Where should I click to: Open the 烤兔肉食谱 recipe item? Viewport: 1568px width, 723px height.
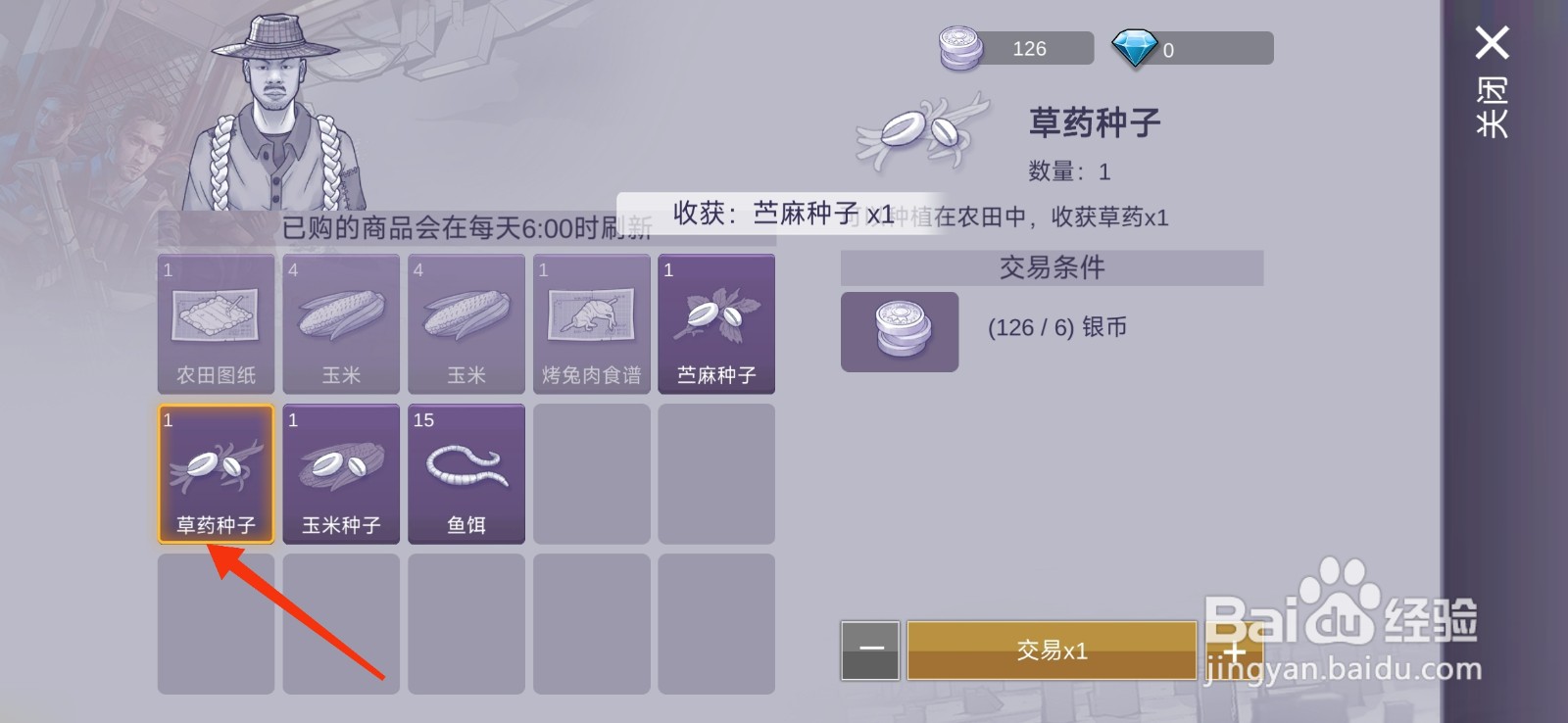coord(591,323)
